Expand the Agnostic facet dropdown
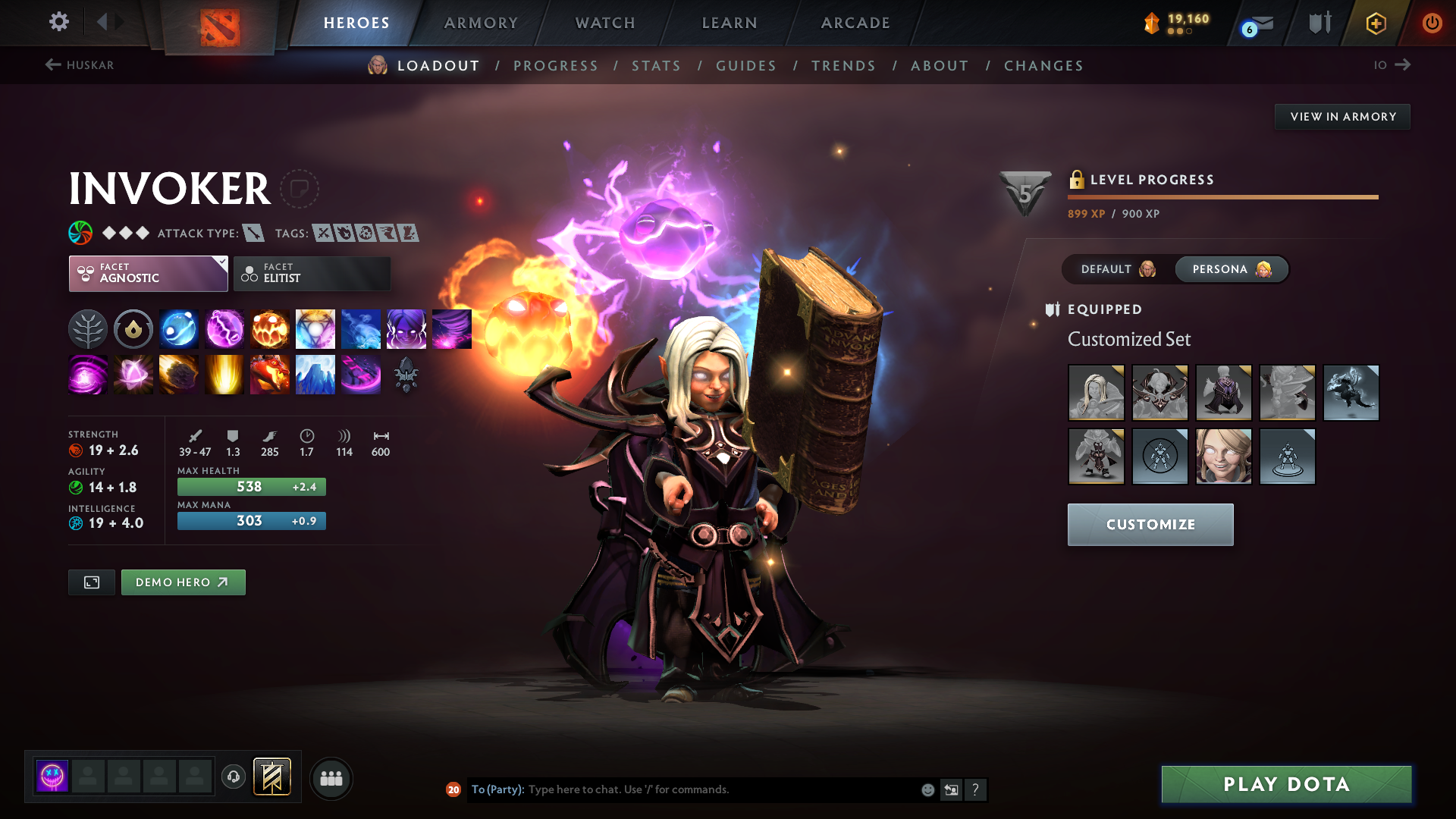 tap(148, 273)
